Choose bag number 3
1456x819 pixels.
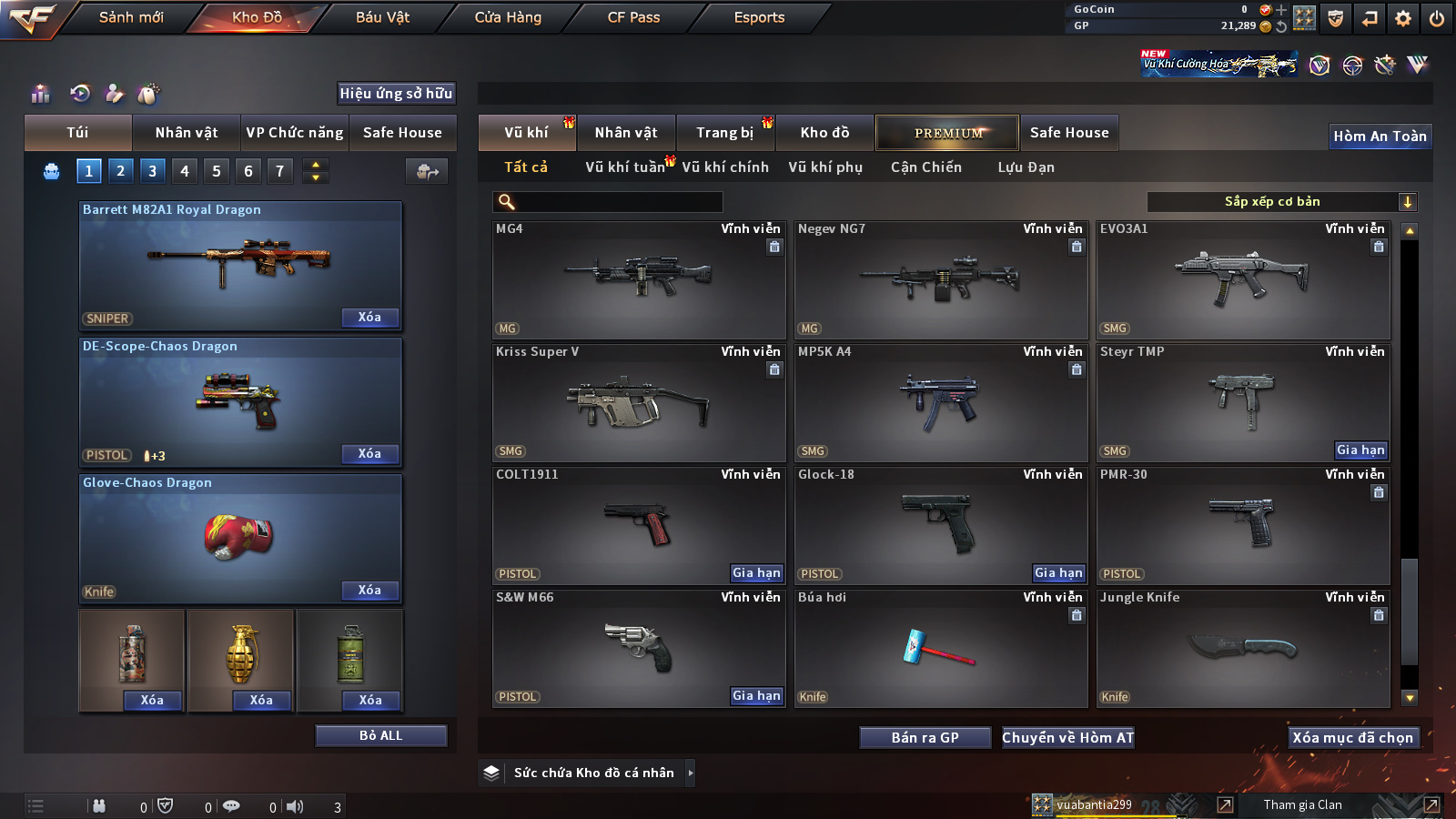click(x=152, y=170)
